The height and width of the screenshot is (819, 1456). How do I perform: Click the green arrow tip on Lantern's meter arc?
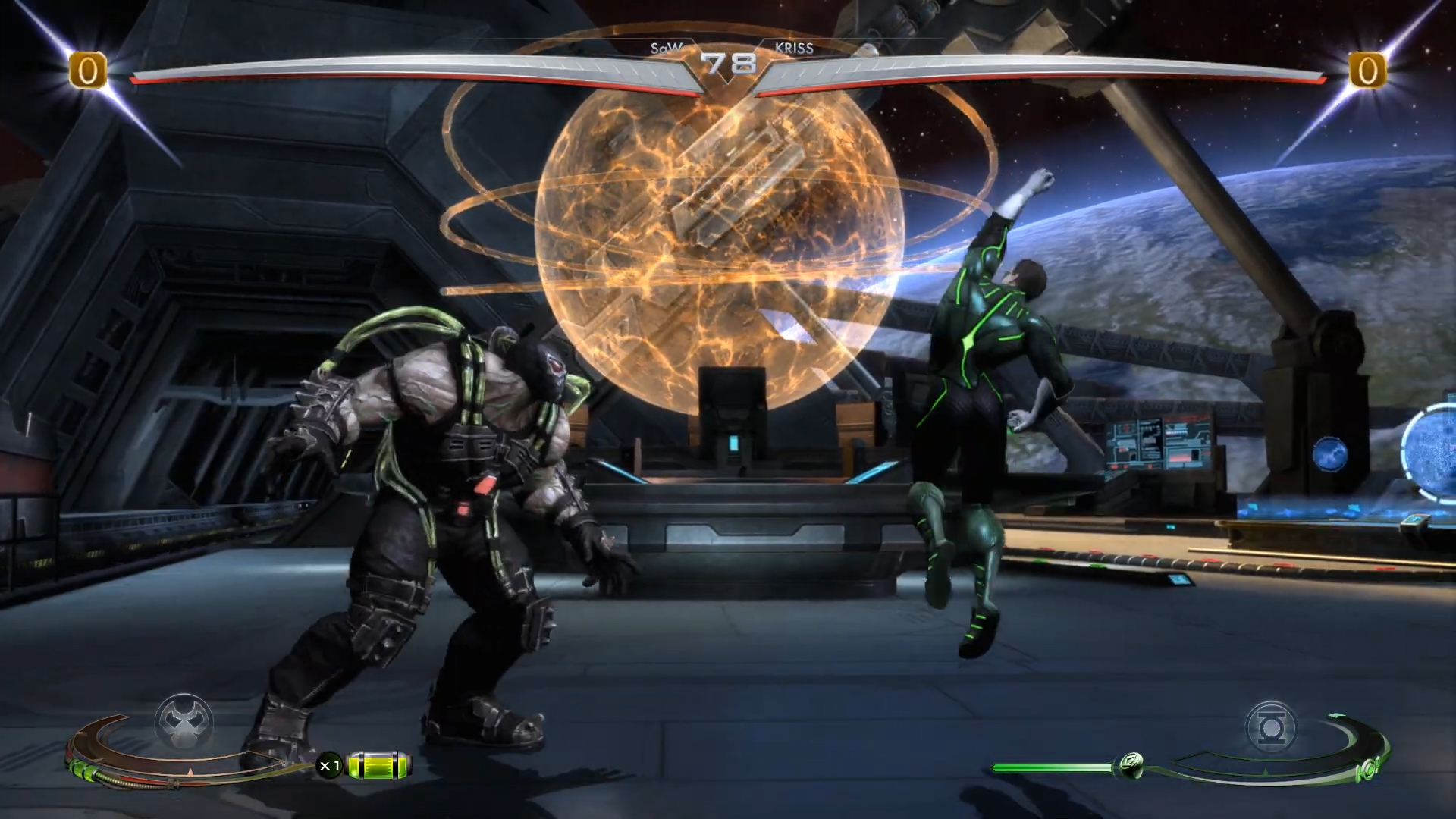[x=1336, y=714]
